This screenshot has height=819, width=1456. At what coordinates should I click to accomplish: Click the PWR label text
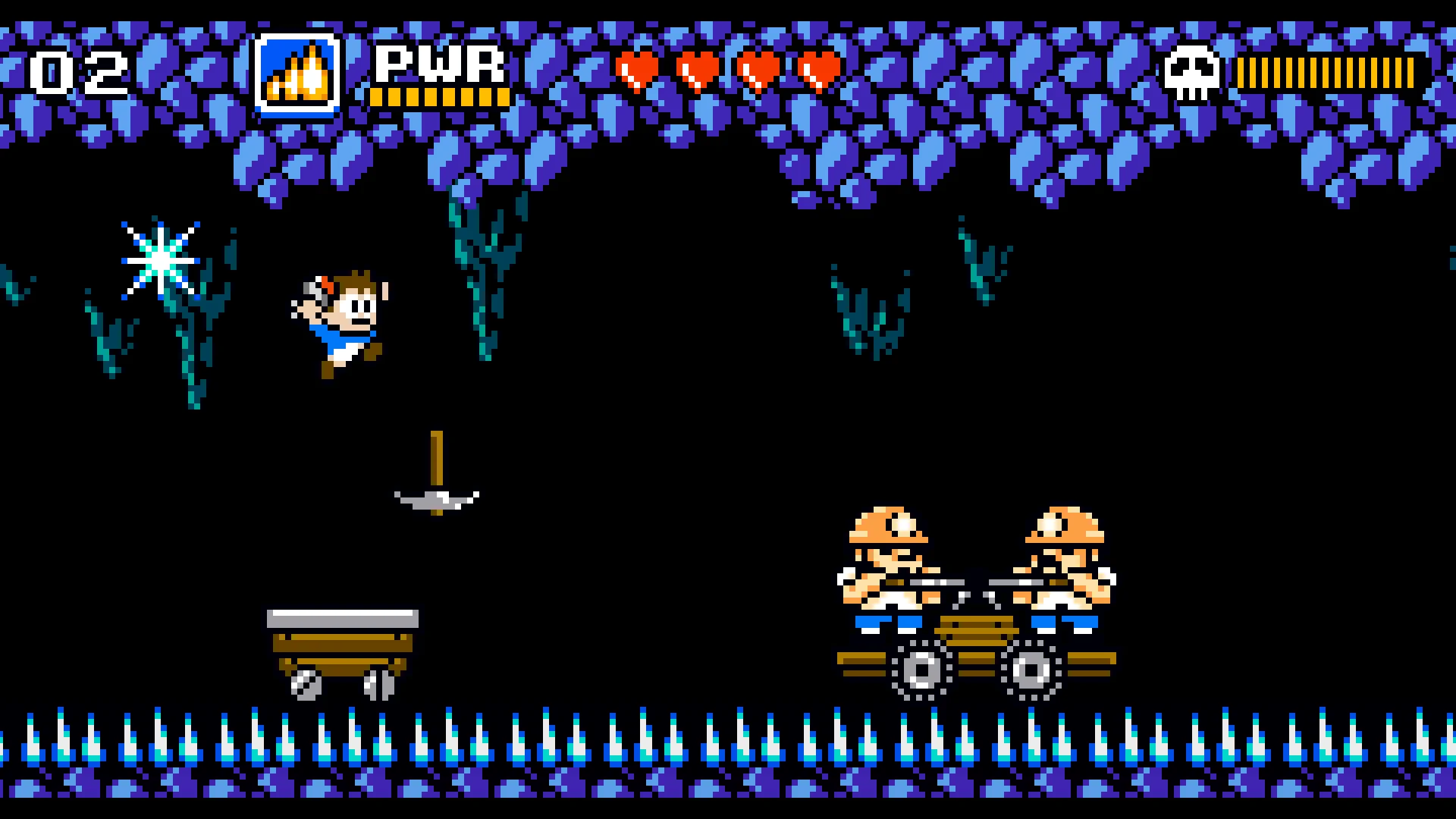[x=440, y=64]
